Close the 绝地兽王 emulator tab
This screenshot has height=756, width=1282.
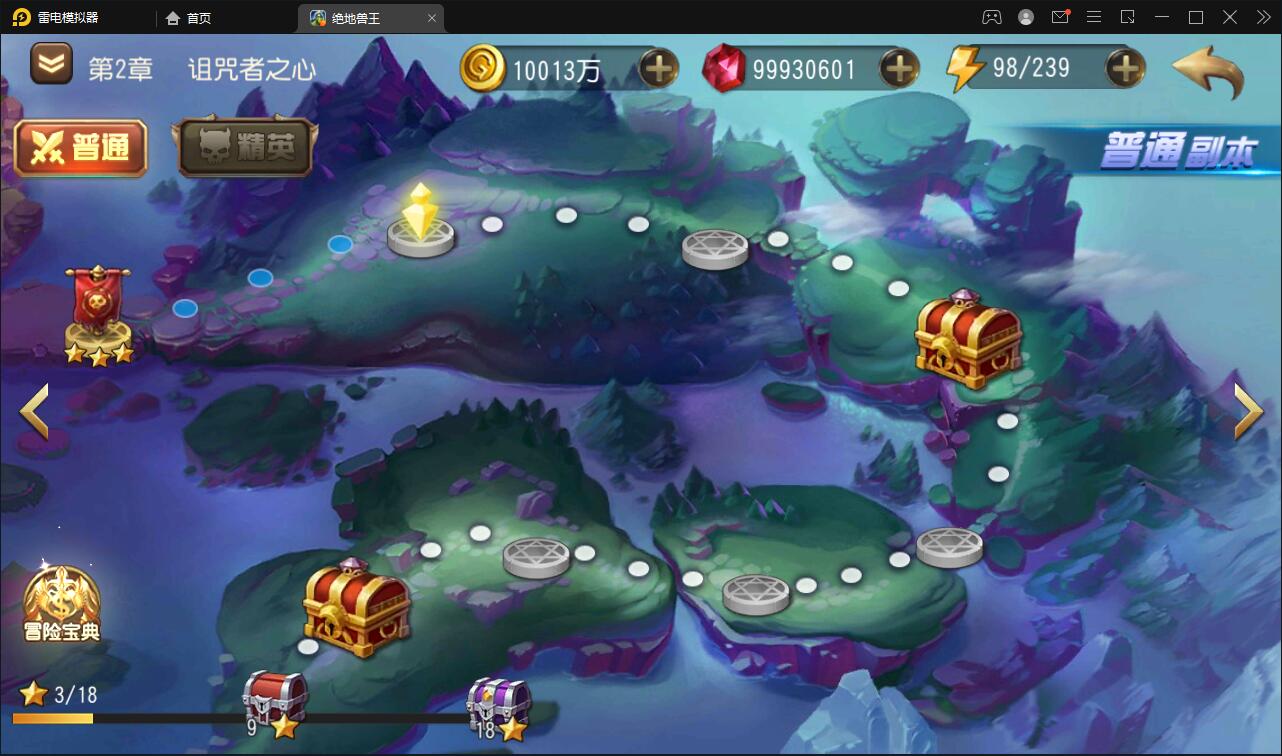tap(432, 18)
